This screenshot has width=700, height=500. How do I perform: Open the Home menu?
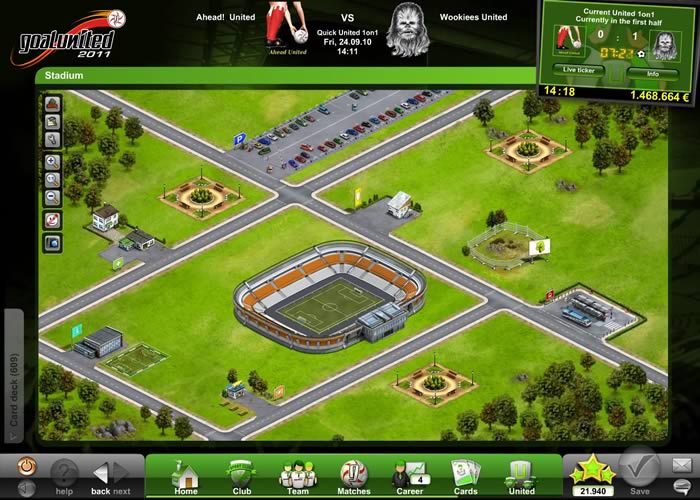pos(186,476)
